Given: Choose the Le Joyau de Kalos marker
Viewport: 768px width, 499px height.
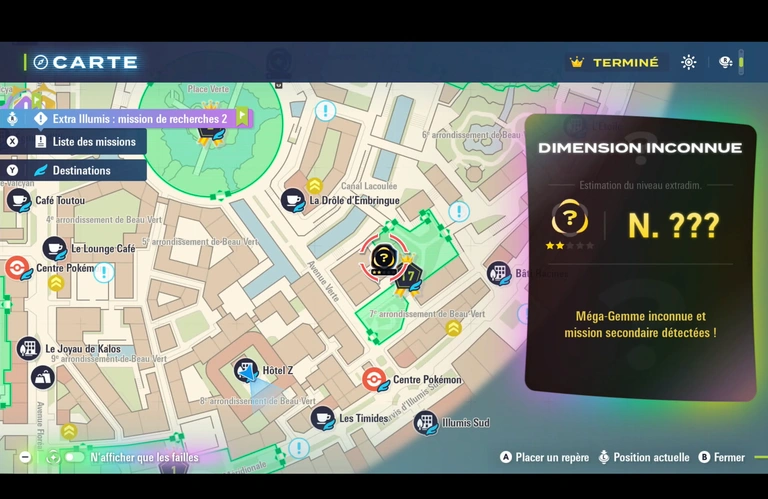Looking at the screenshot, I should (x=28, y=349).
